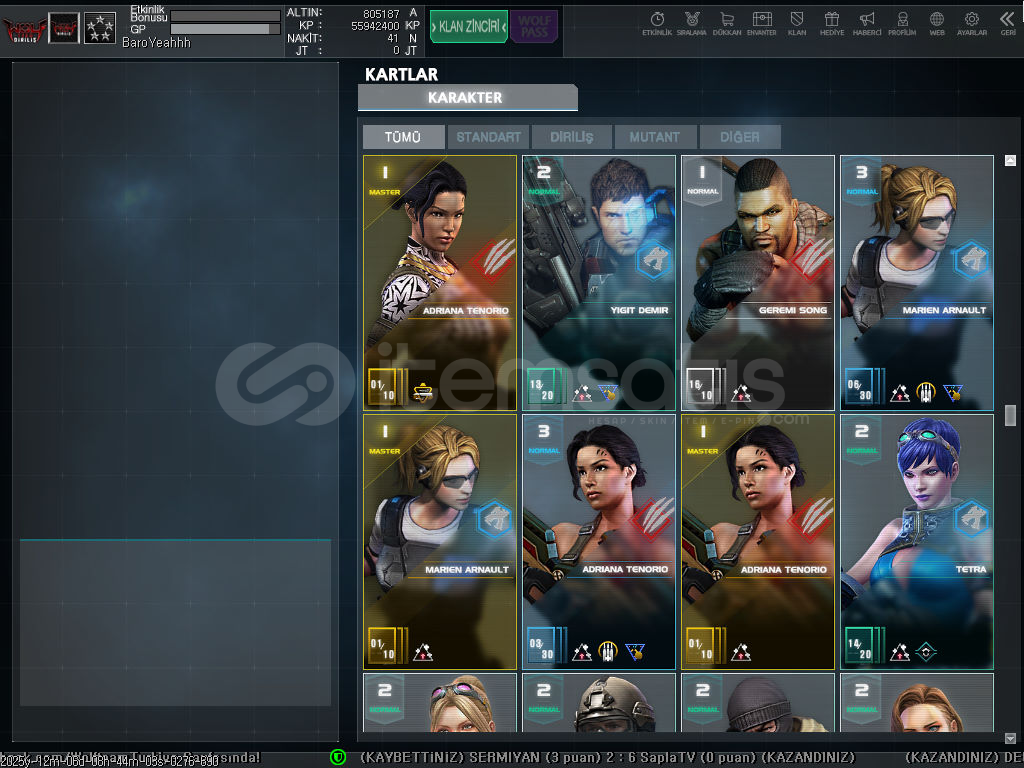Open the Dükkan shop
The height and width of the screenshot is (768, 1024).
pos(726,23)
